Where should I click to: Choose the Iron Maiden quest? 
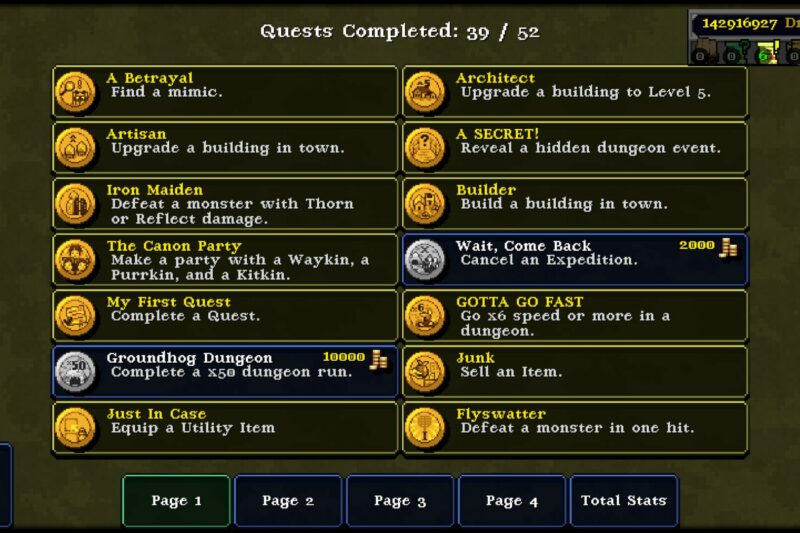point(225,204)
